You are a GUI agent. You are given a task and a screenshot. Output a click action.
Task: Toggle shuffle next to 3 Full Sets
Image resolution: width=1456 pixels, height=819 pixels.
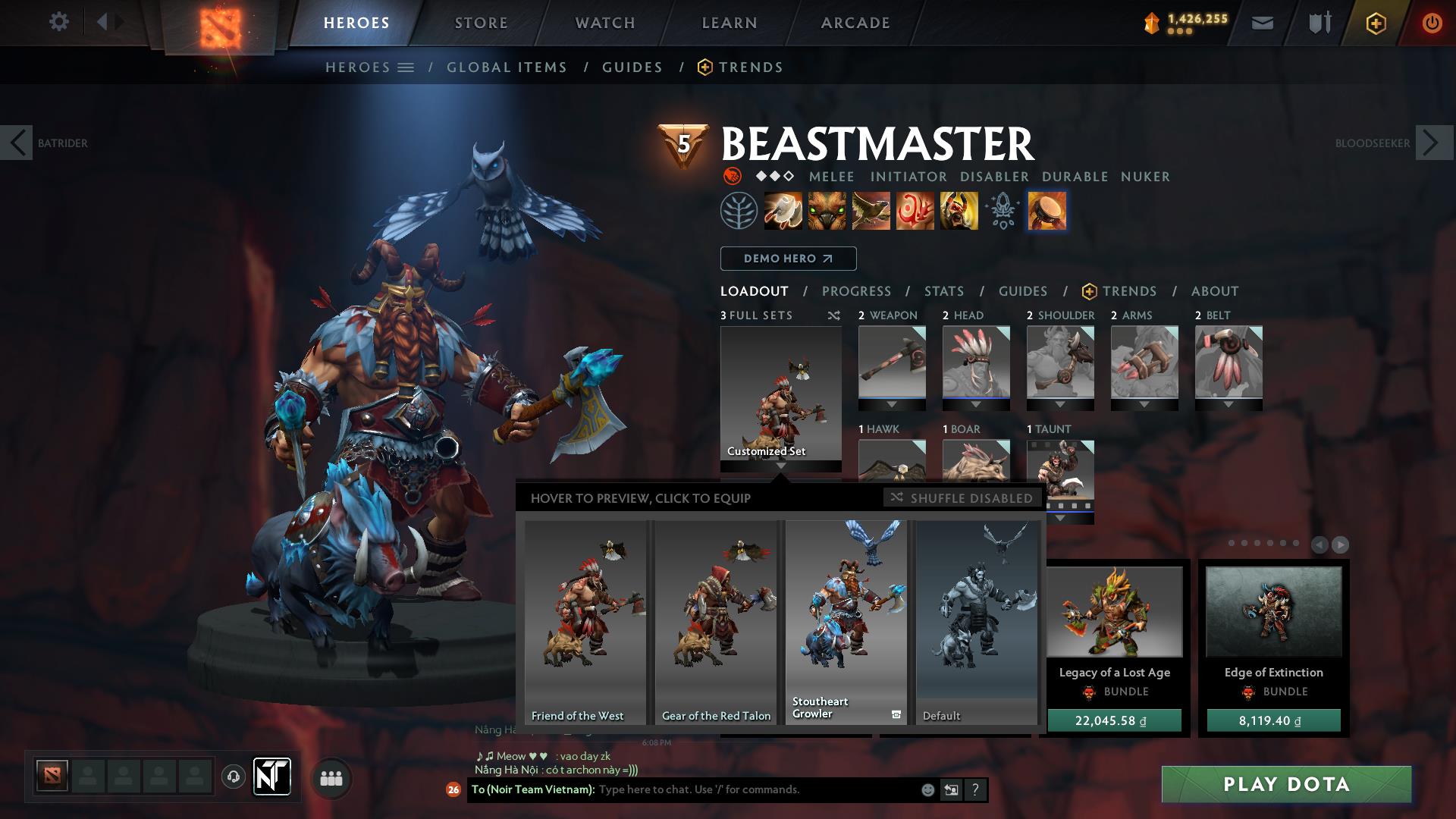point(834,315)
